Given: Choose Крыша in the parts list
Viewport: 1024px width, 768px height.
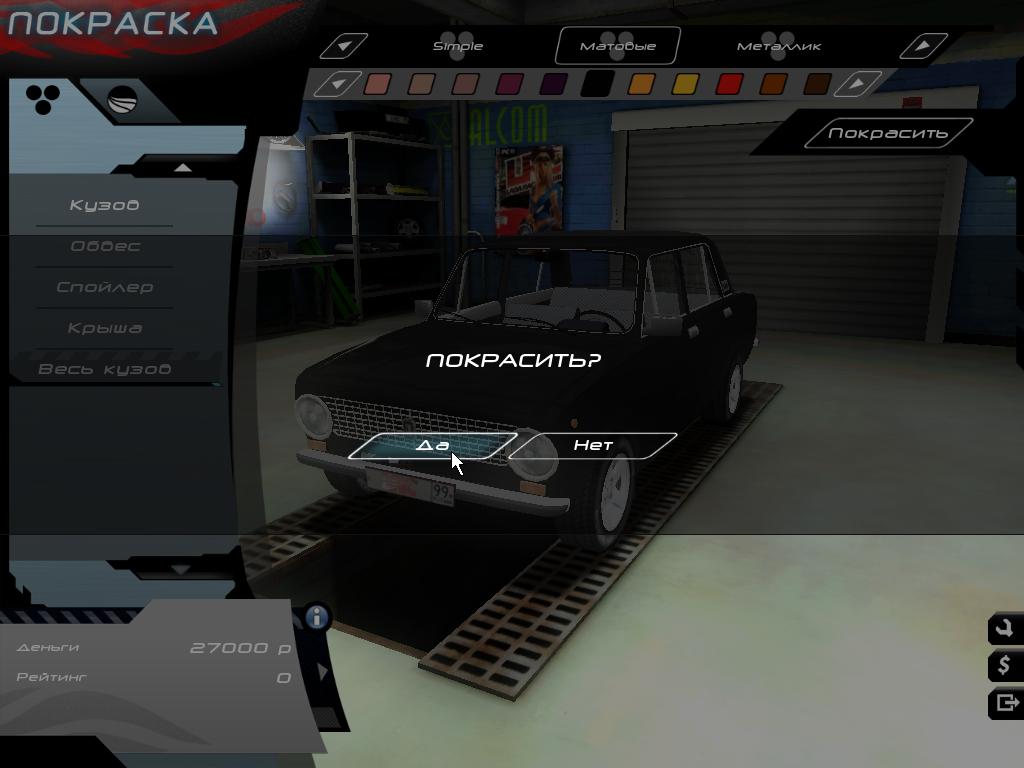Looking at the screenshot, I should pos(104,328).
